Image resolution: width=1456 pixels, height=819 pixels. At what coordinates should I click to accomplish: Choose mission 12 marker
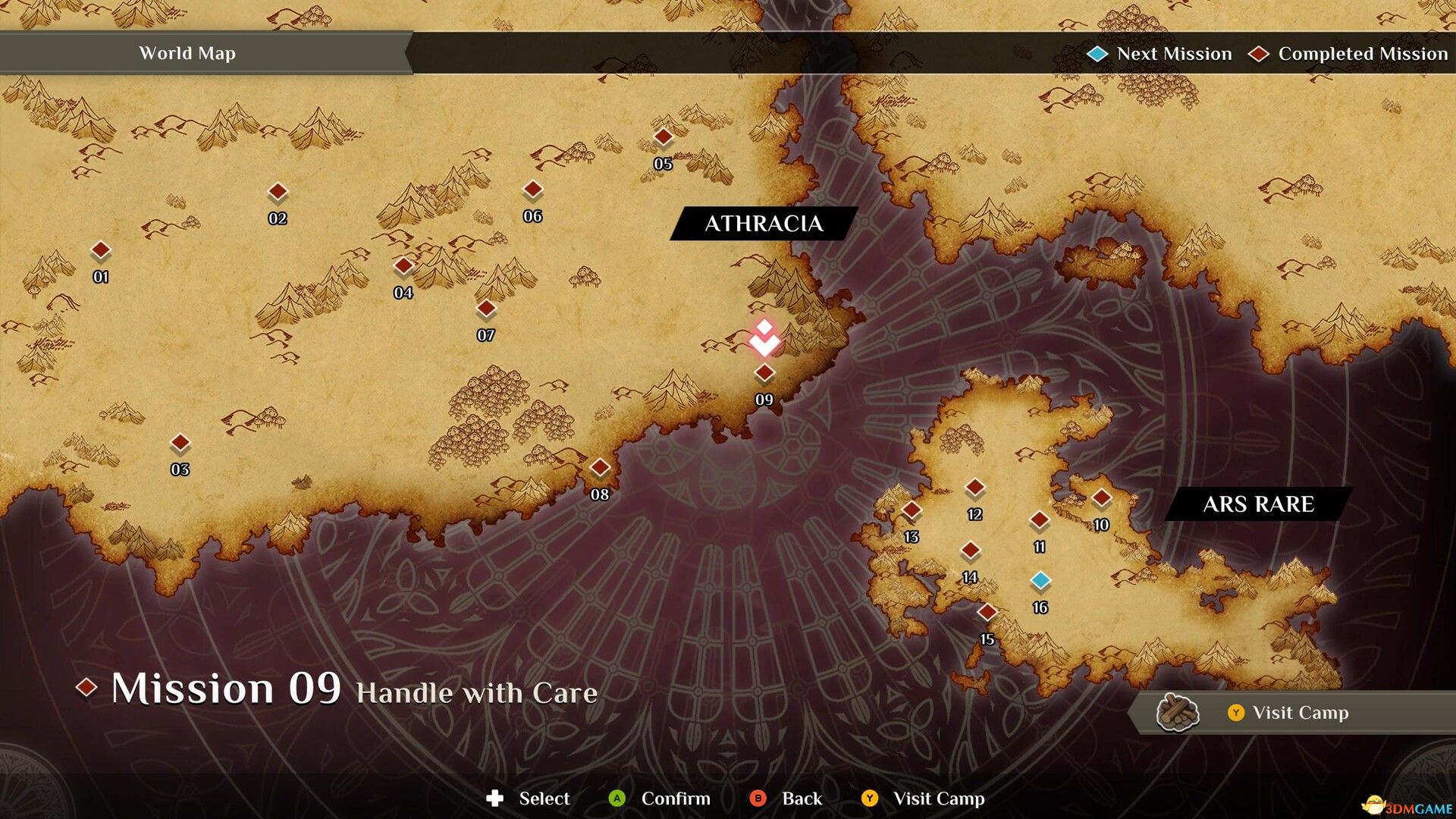975,488
